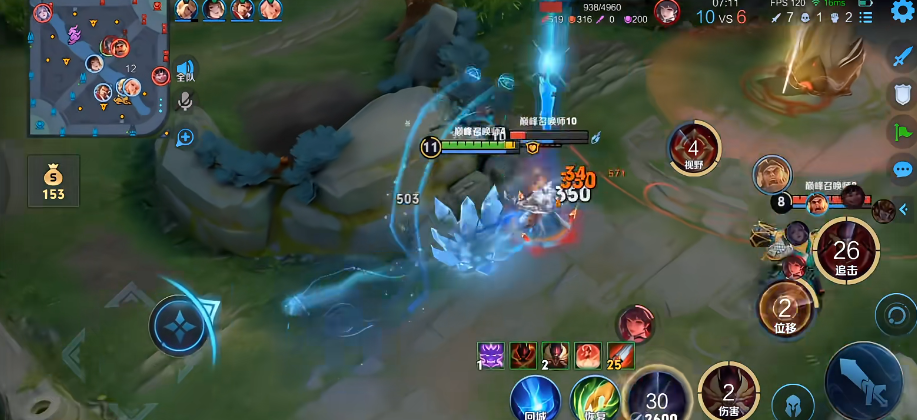Image resolution: width=917 pixels, height=420 pixels.
Task: Toggle the muted microphone button
Action: tap(185, 101)
